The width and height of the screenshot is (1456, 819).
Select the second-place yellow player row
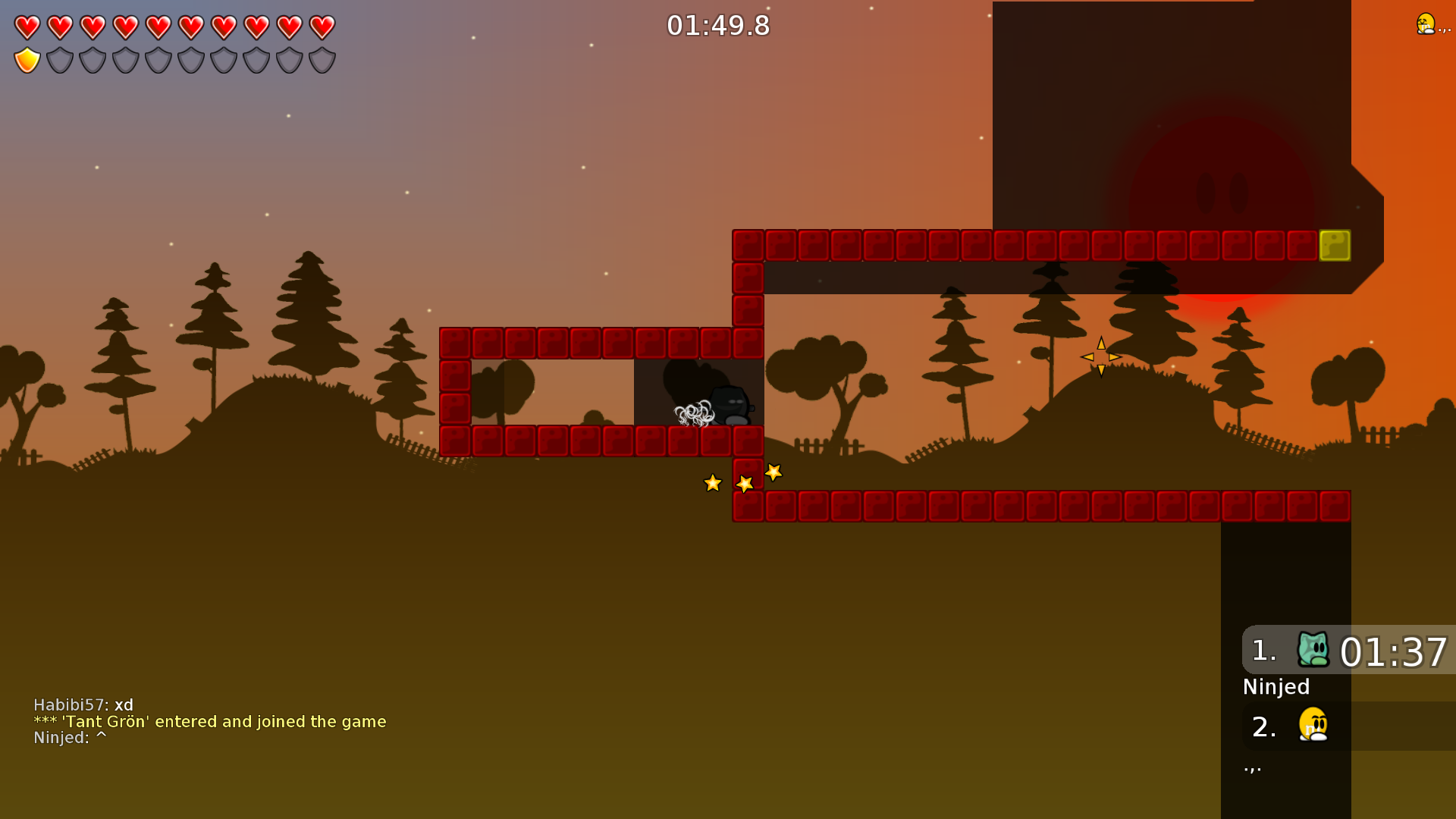1348,726
